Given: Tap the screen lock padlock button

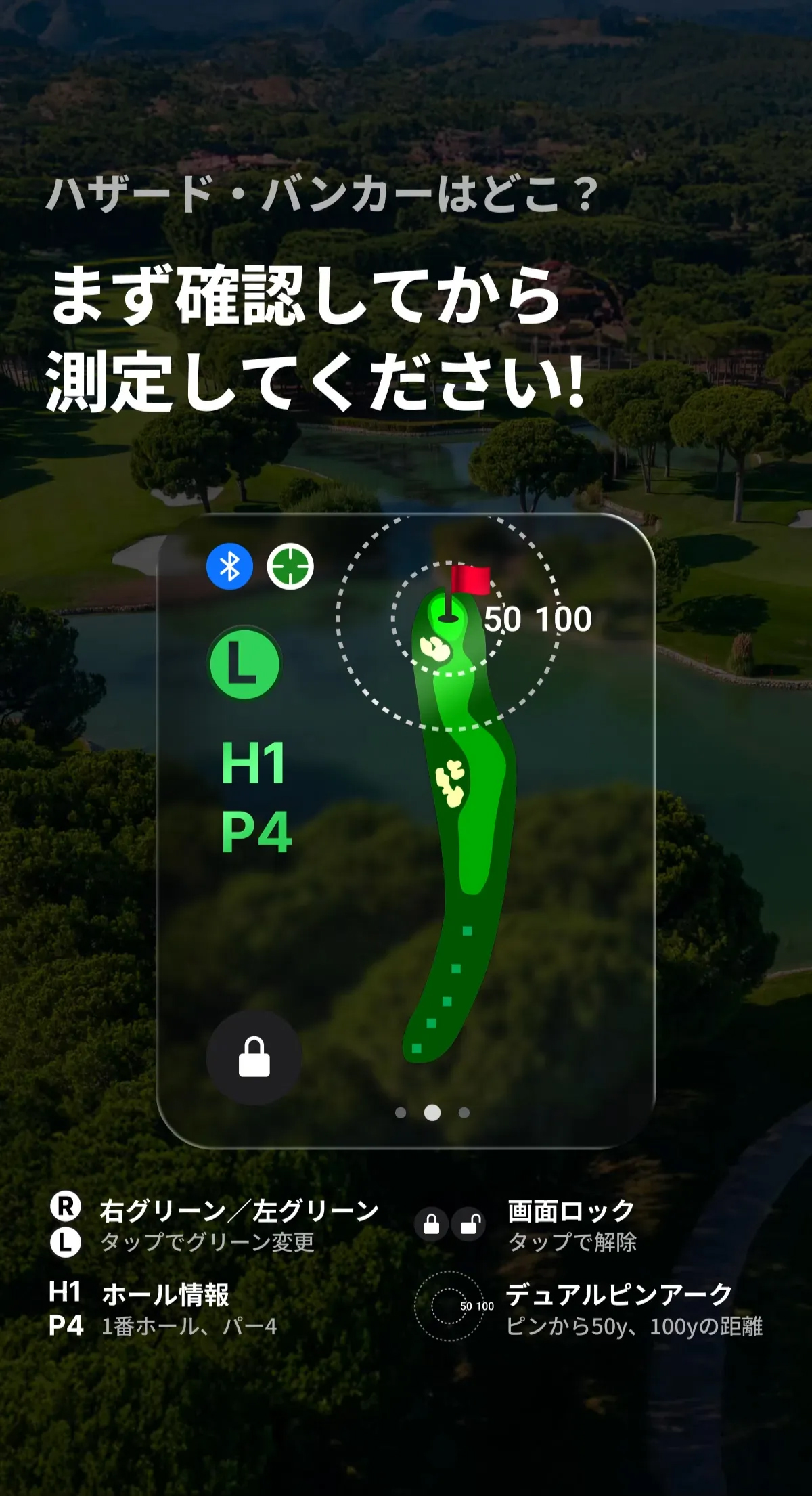Looking at the screenshot, I should point(254,1057).
